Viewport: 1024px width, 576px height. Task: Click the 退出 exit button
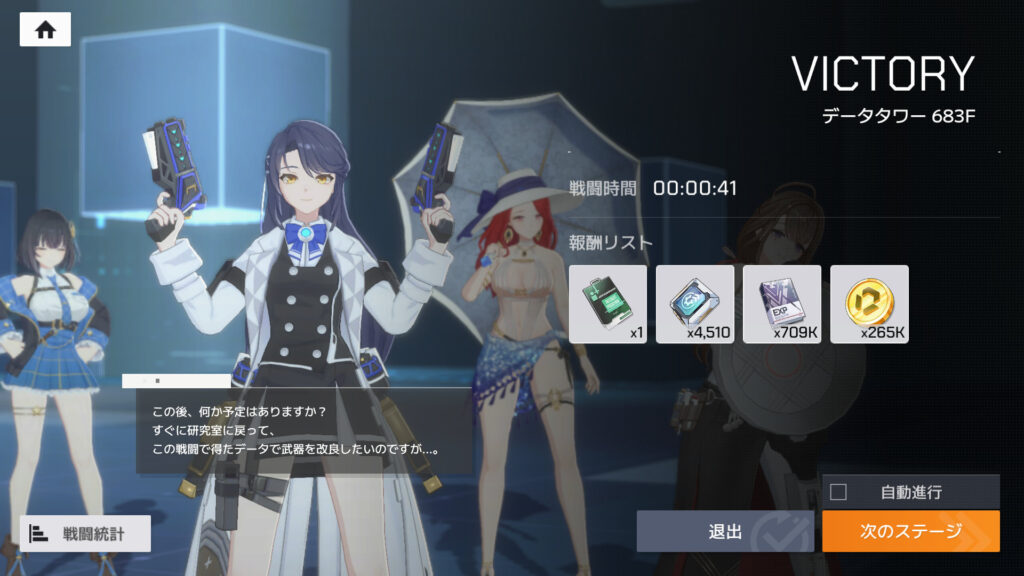pyautogui.click(x=726, y=531)
